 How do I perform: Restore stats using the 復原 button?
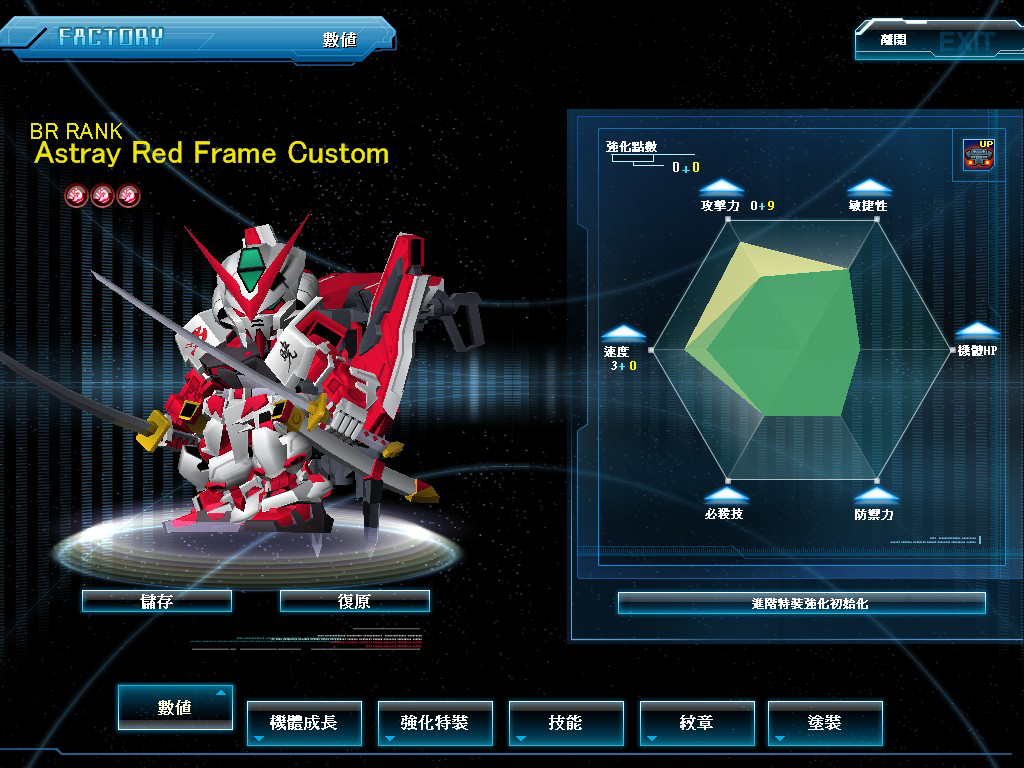click(x=355, y=601)
